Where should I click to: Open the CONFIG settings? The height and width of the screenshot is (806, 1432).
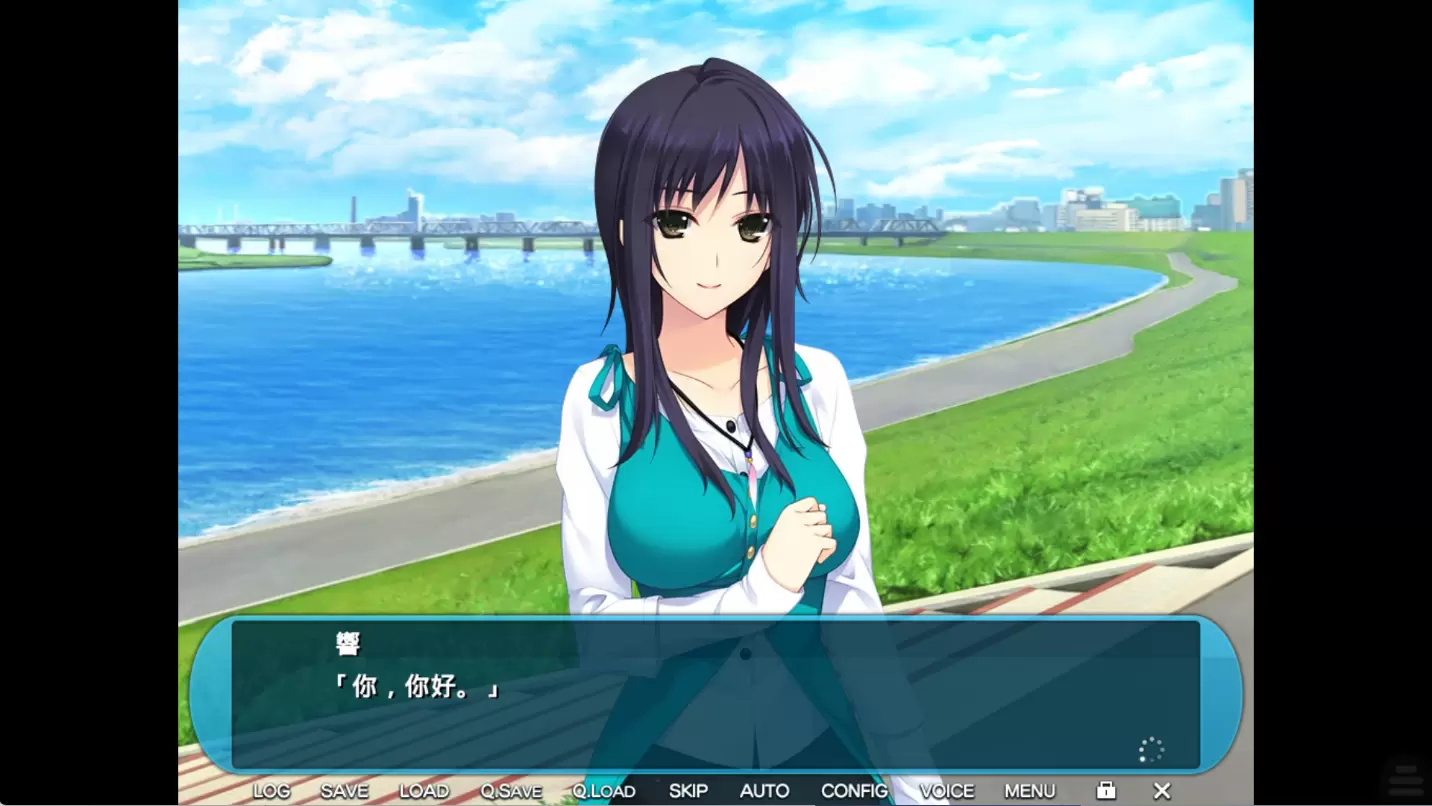(854, 791)
